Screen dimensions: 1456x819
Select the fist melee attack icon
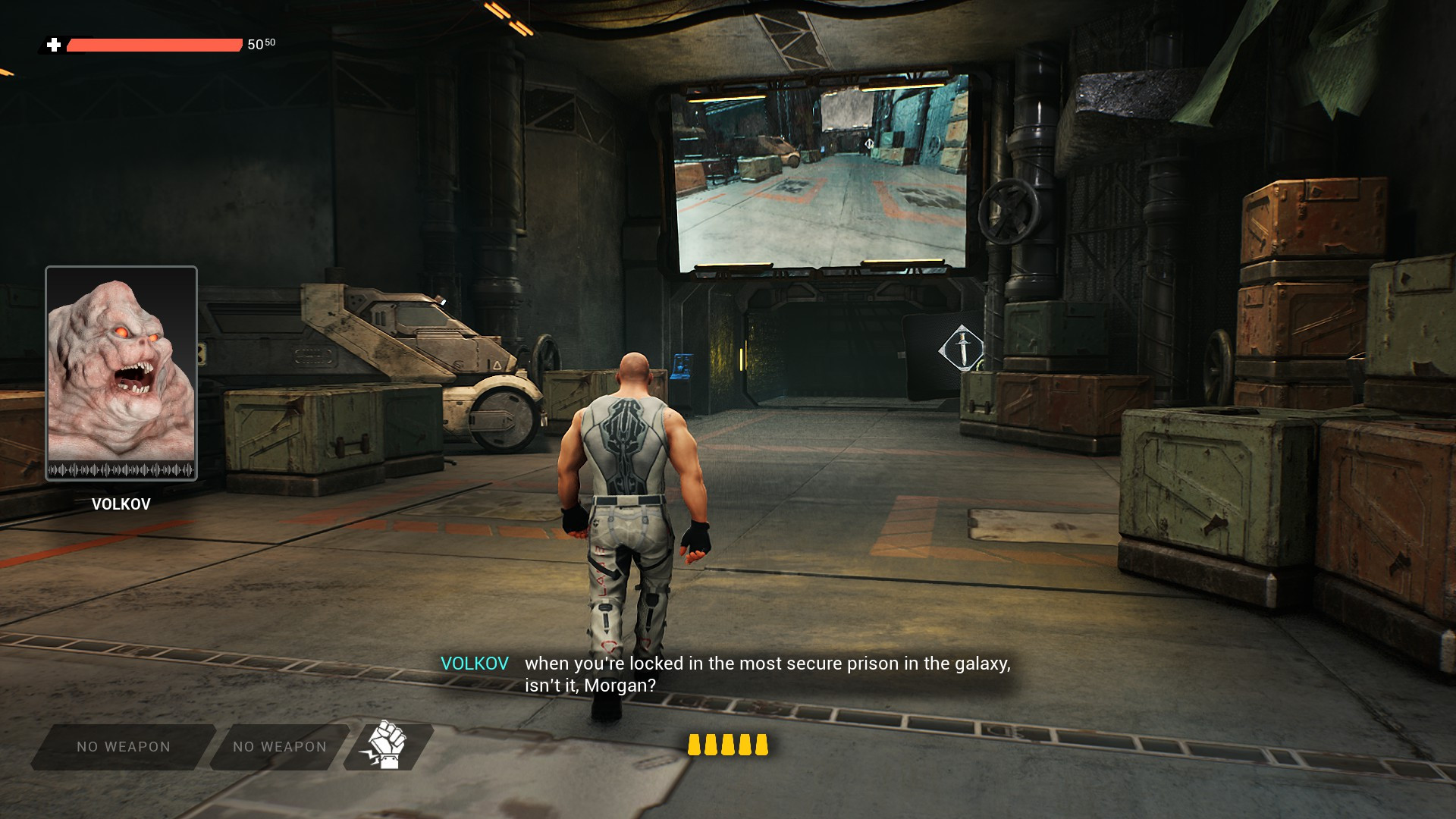(388, 745)
